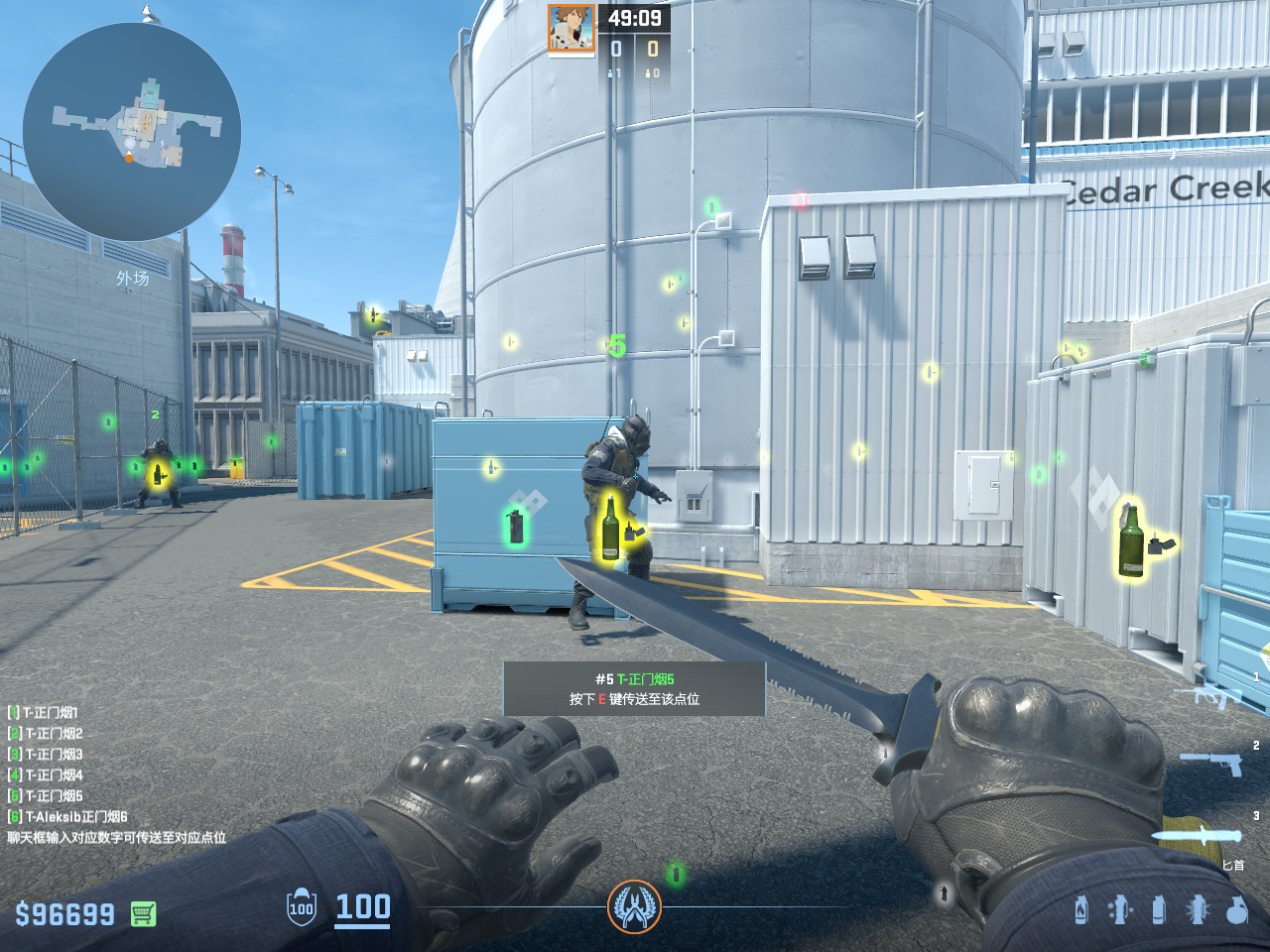Viewport: 1270px width, 952px height.
Task: Choose list entry 6 T-Aleksib正门烟6
Action: pos(67,816)
